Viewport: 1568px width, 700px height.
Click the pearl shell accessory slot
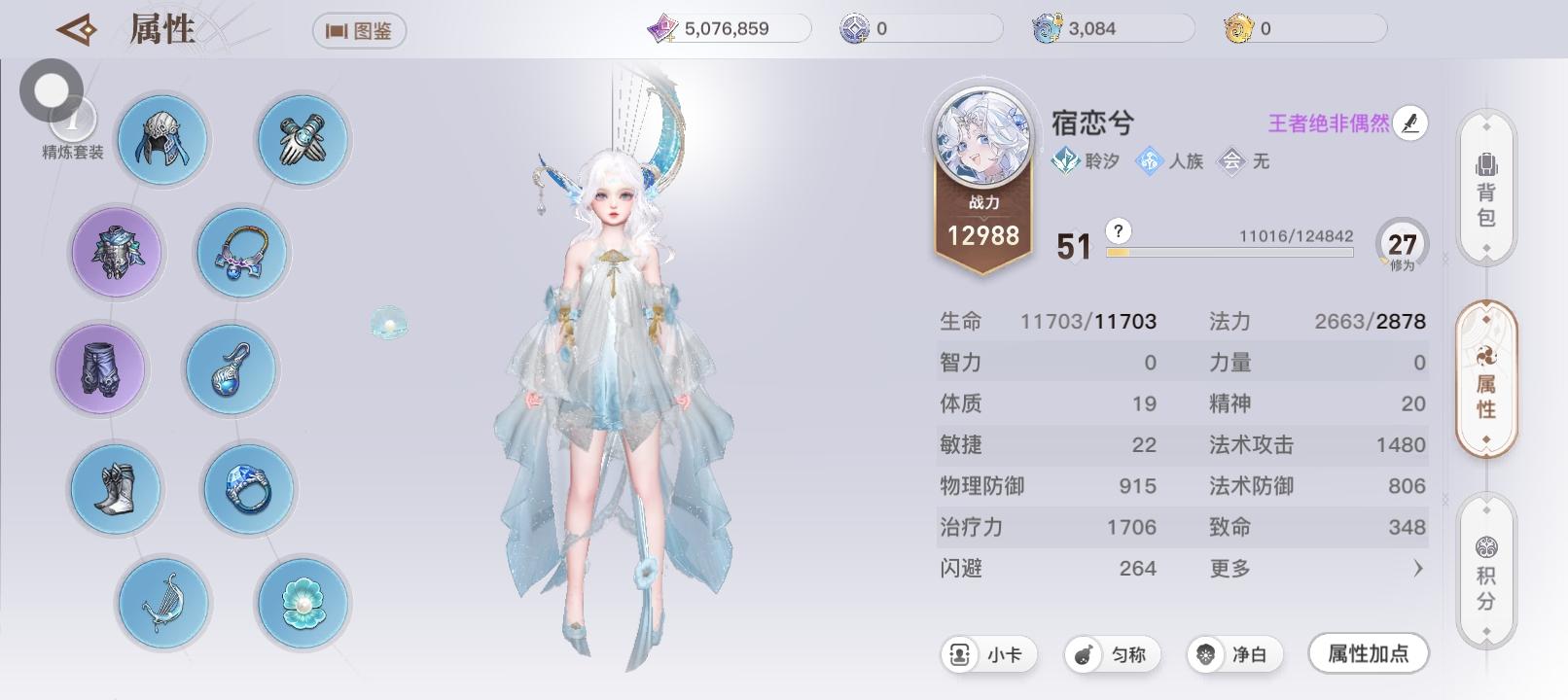pyautogui.click(x=303, y=605)
